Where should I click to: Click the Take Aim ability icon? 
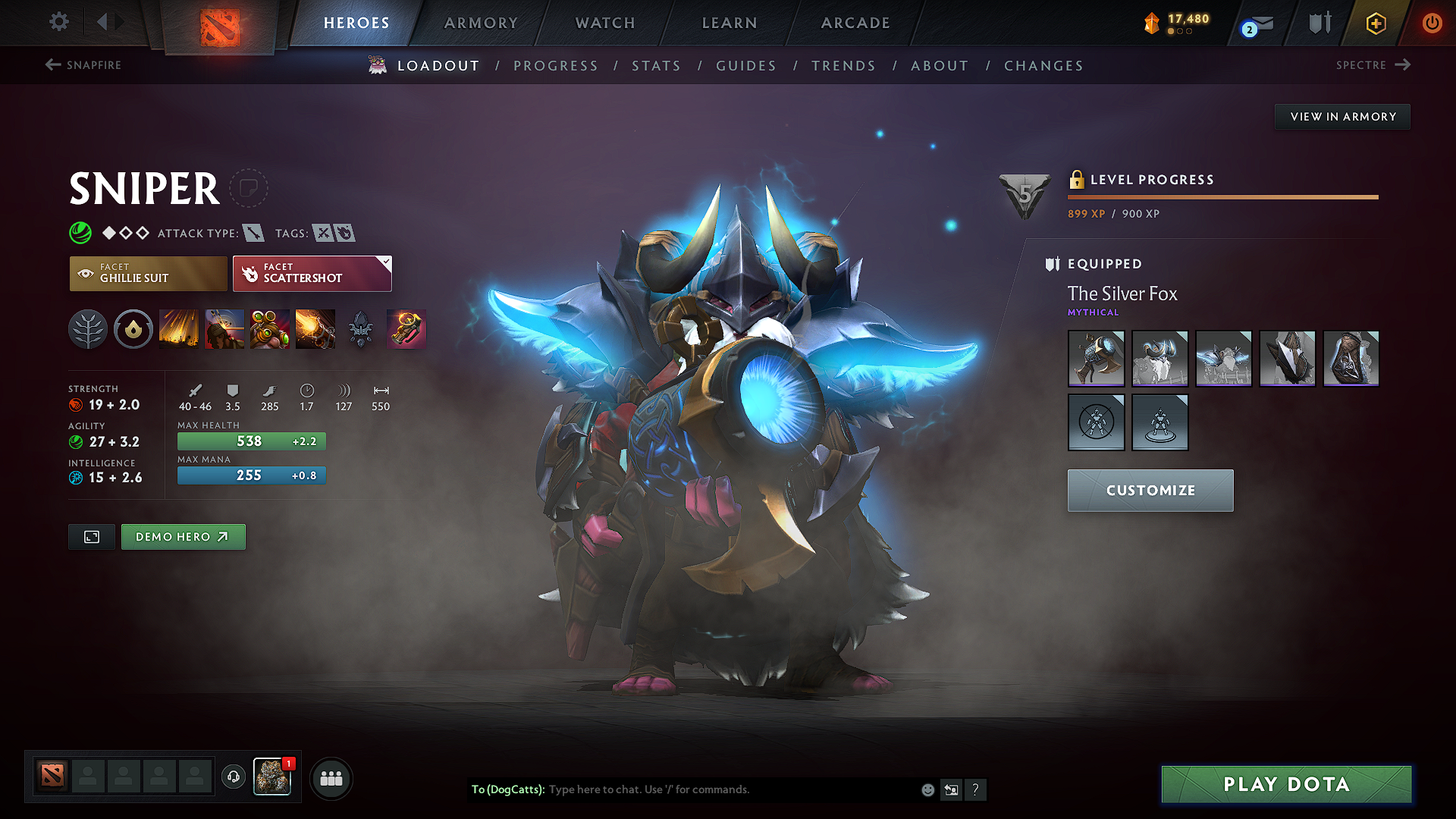[270, 328]
